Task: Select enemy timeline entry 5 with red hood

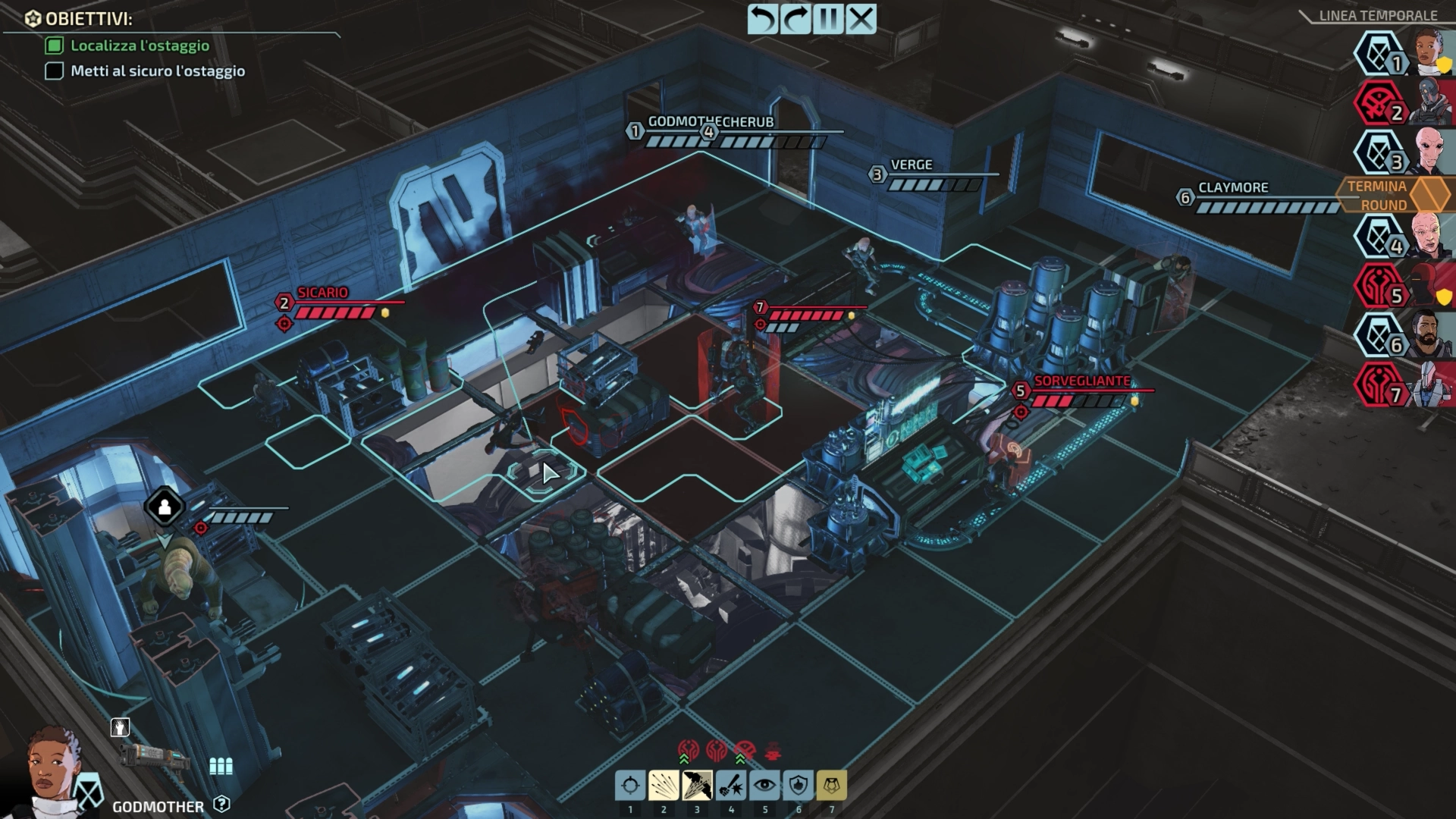Action: point(1432,286)
